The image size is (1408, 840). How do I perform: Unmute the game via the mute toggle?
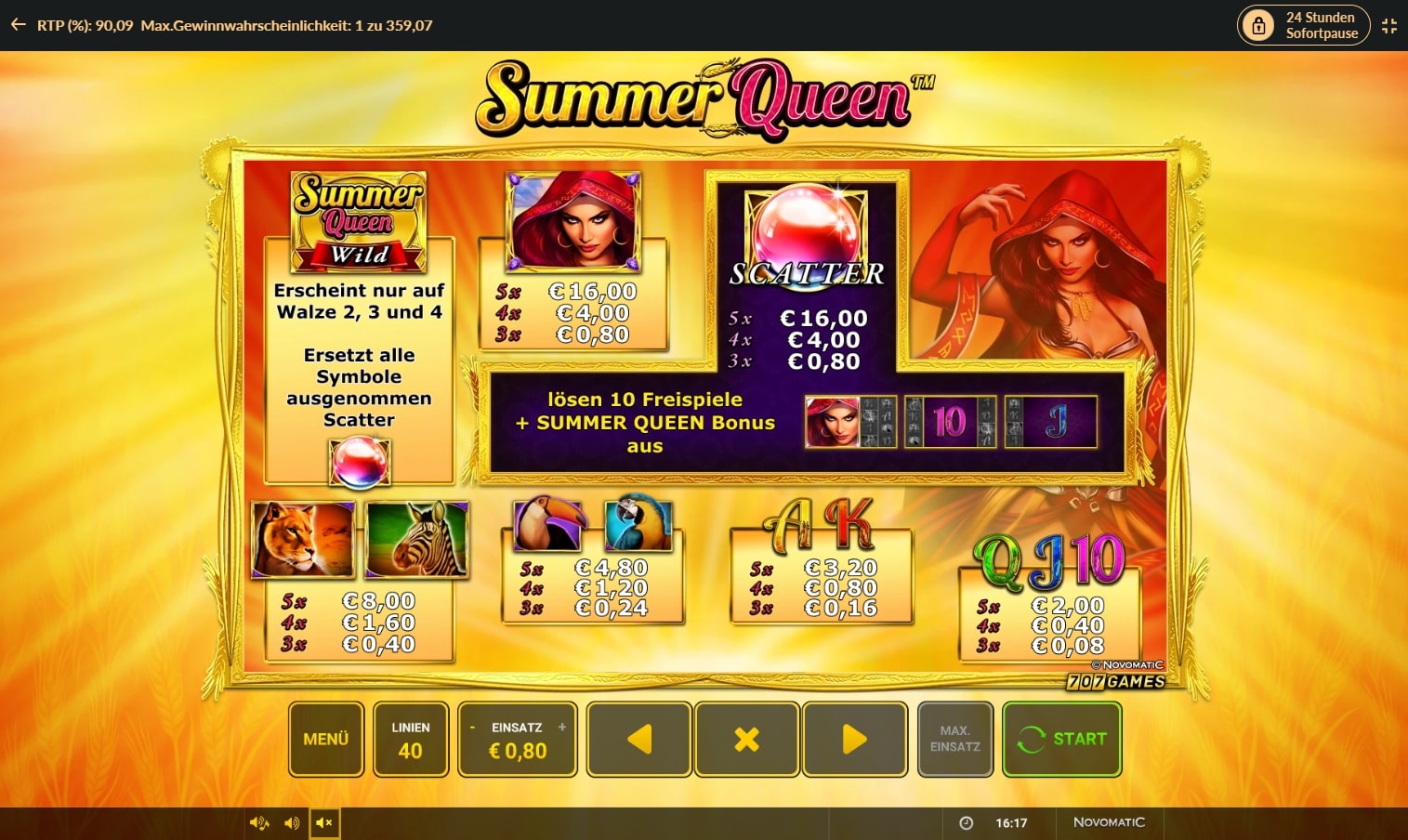(324, 822)
